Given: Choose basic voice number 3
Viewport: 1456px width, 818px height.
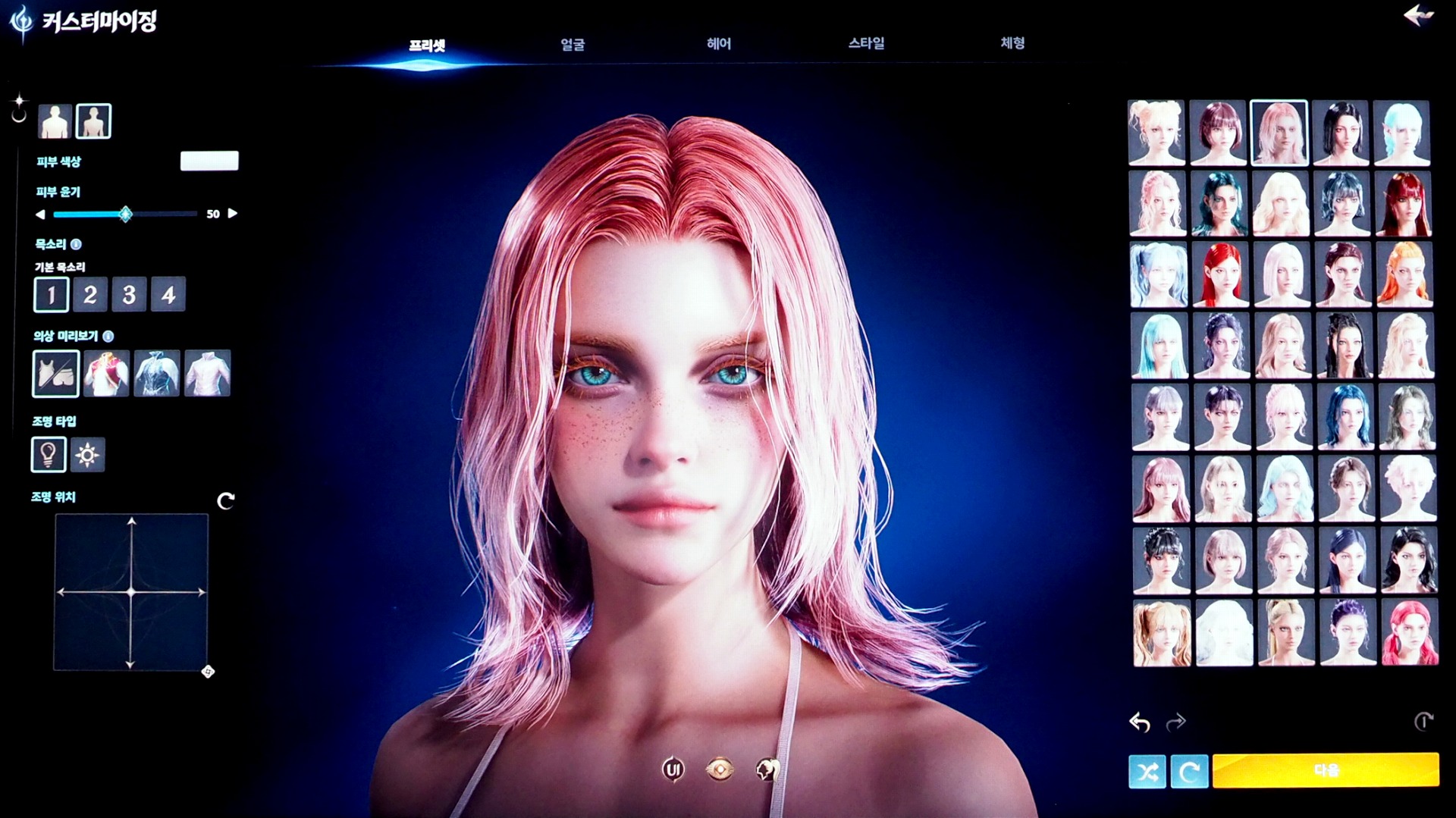Looking at the screenshot, I should pos(129,294).
